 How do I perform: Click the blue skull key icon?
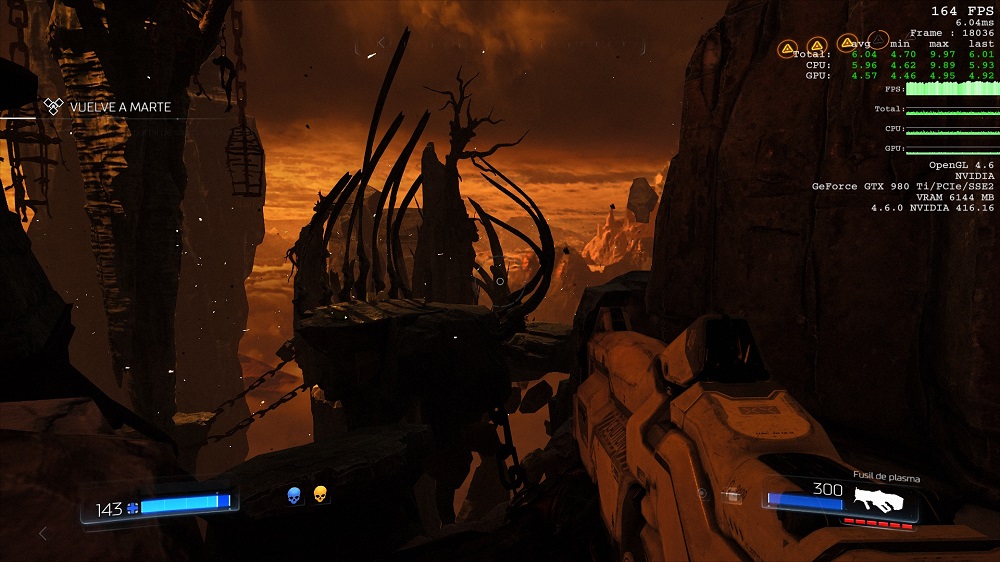294,495
